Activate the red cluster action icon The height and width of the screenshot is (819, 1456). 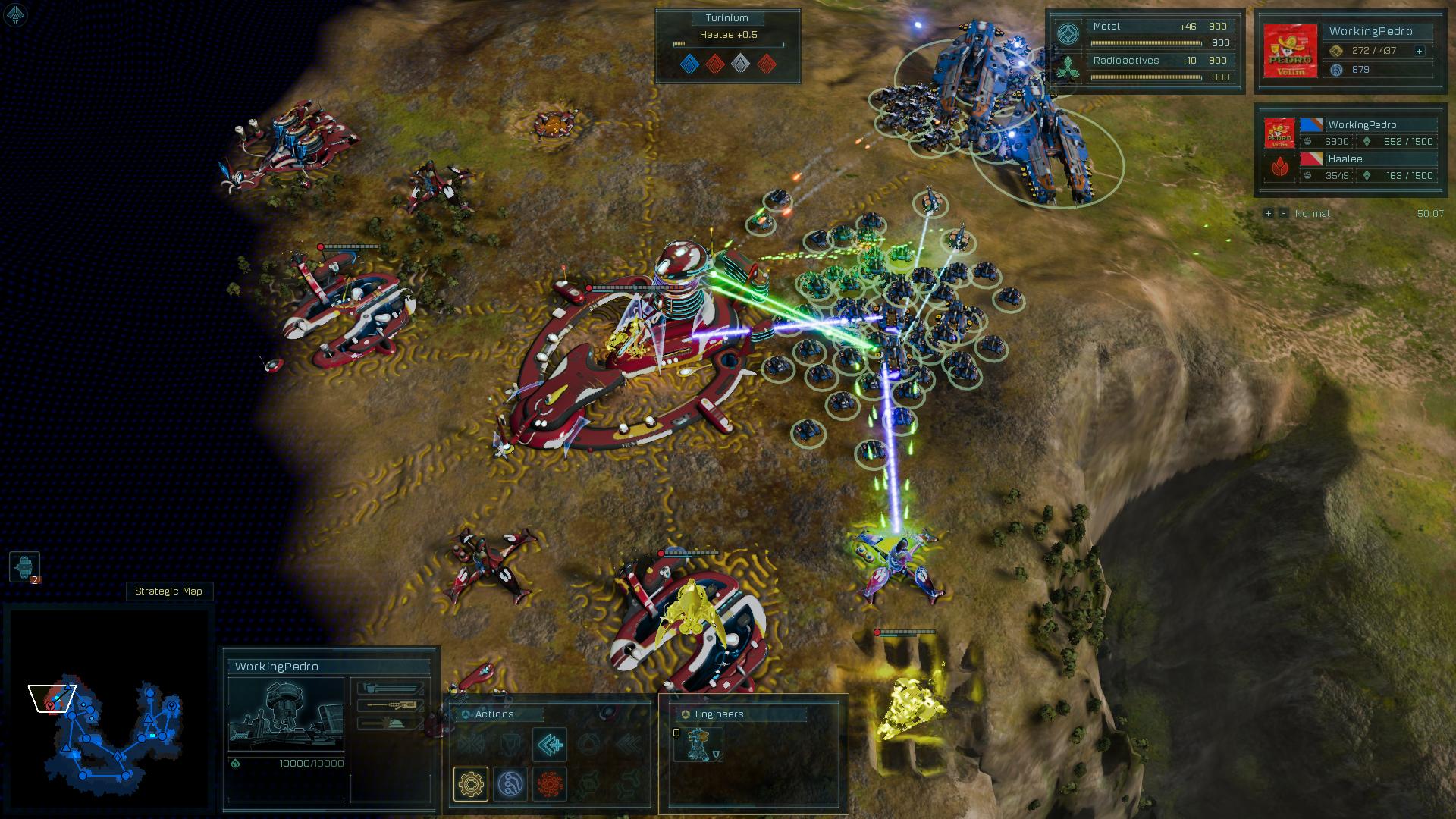click(550, 783)
